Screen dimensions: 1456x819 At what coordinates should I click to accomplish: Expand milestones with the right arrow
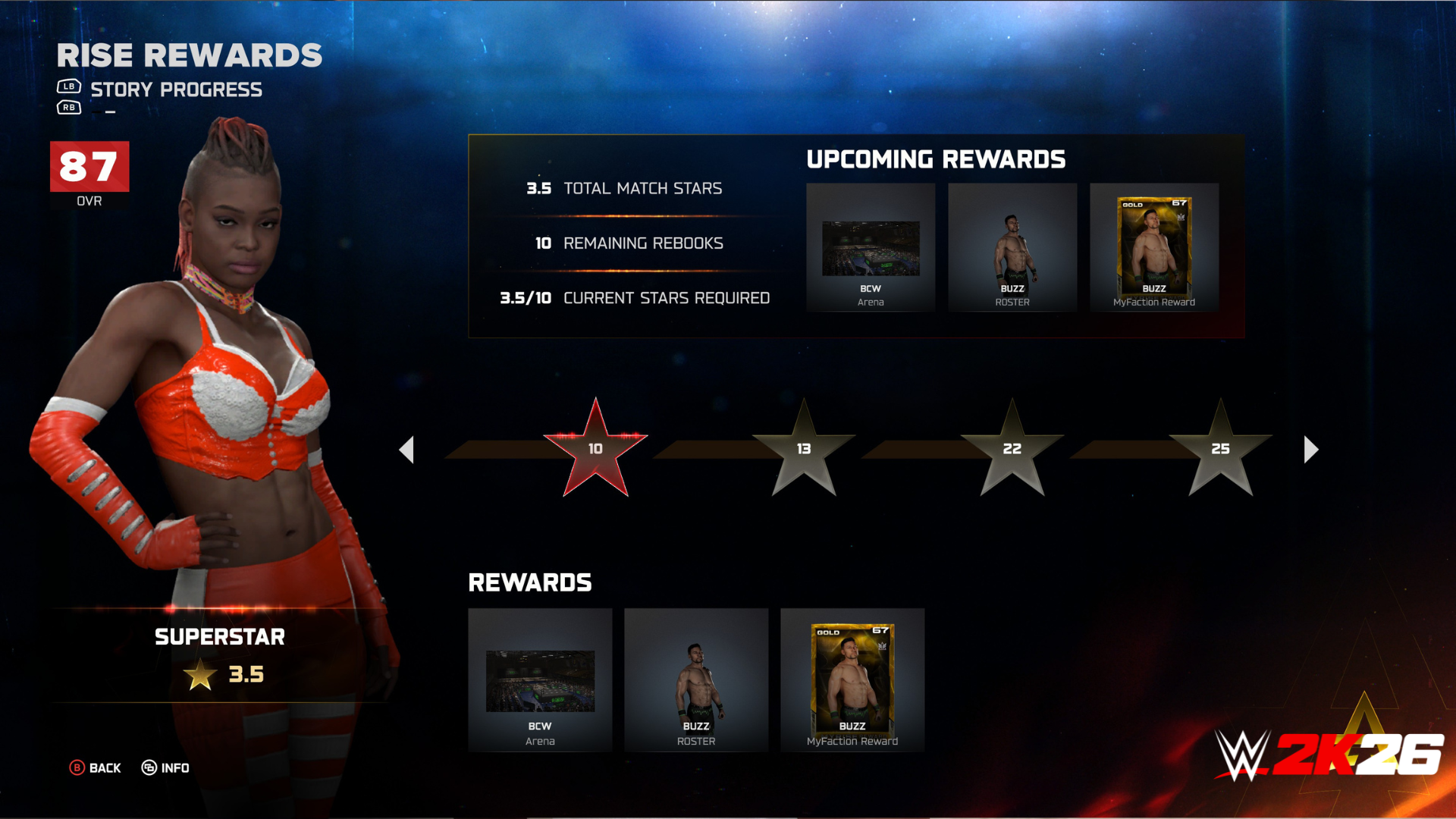1308,449
